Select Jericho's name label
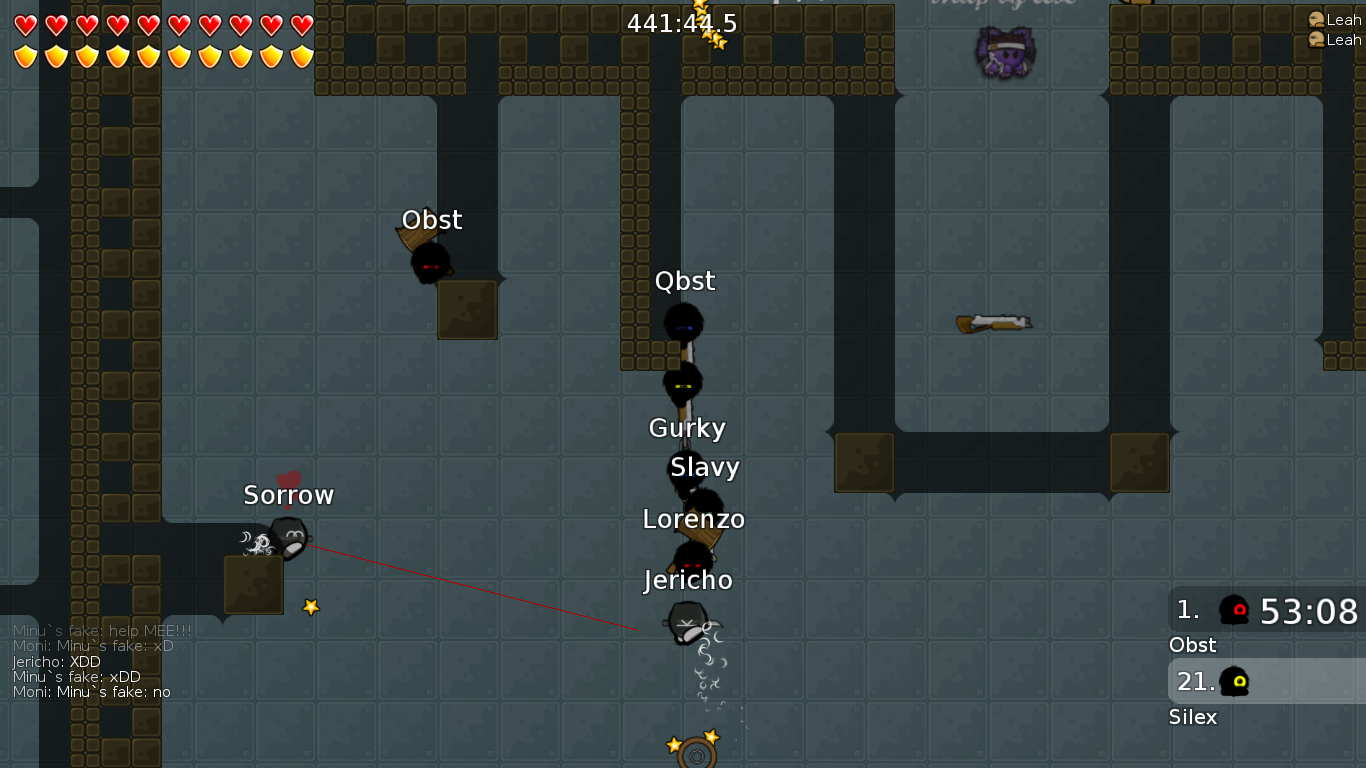The height and width of the screenshot is (768, 1366). (688, 580)
